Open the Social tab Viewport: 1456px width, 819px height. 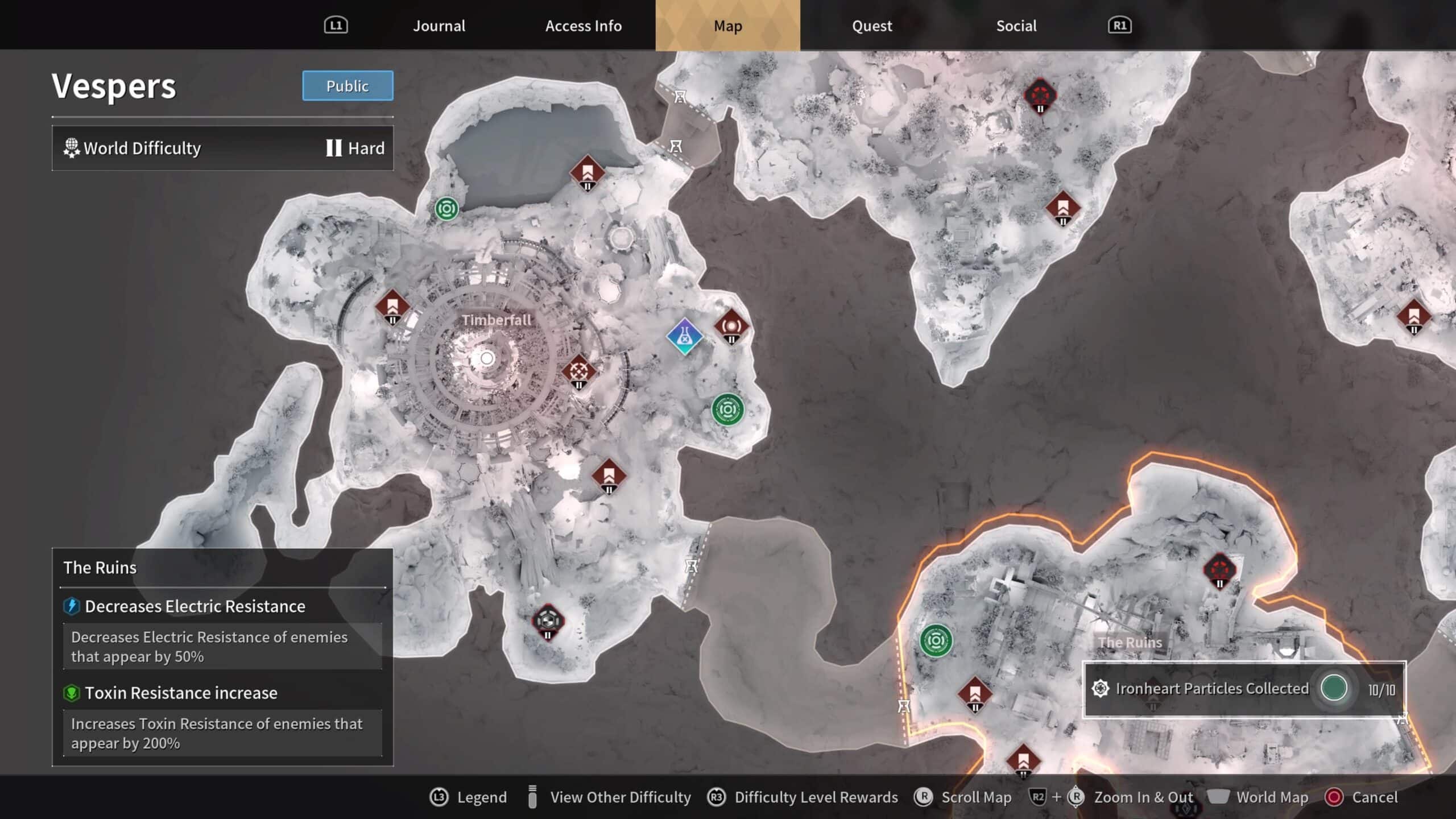pos(1016,26)
